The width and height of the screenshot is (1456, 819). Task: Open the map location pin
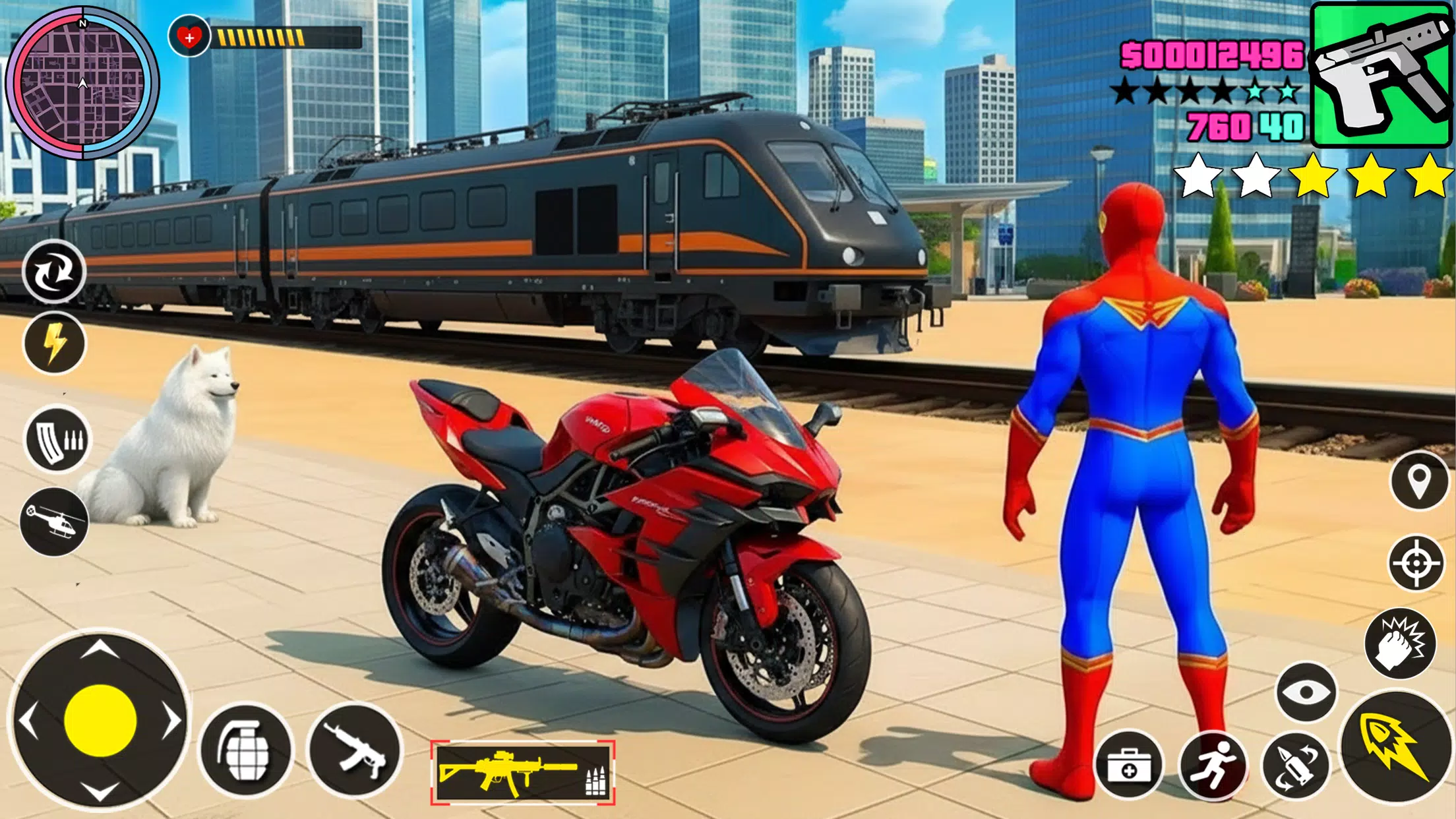pos(1418,481)
